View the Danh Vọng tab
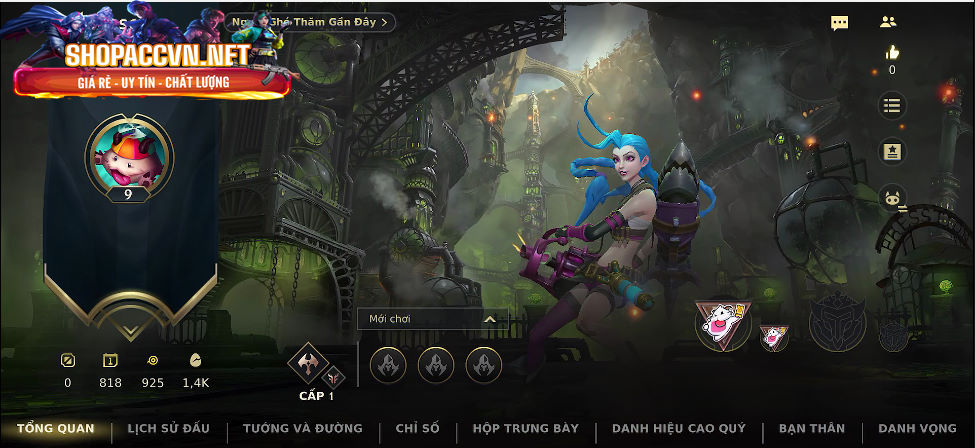This screenshot has width=975, height=448. click(917, 429)
